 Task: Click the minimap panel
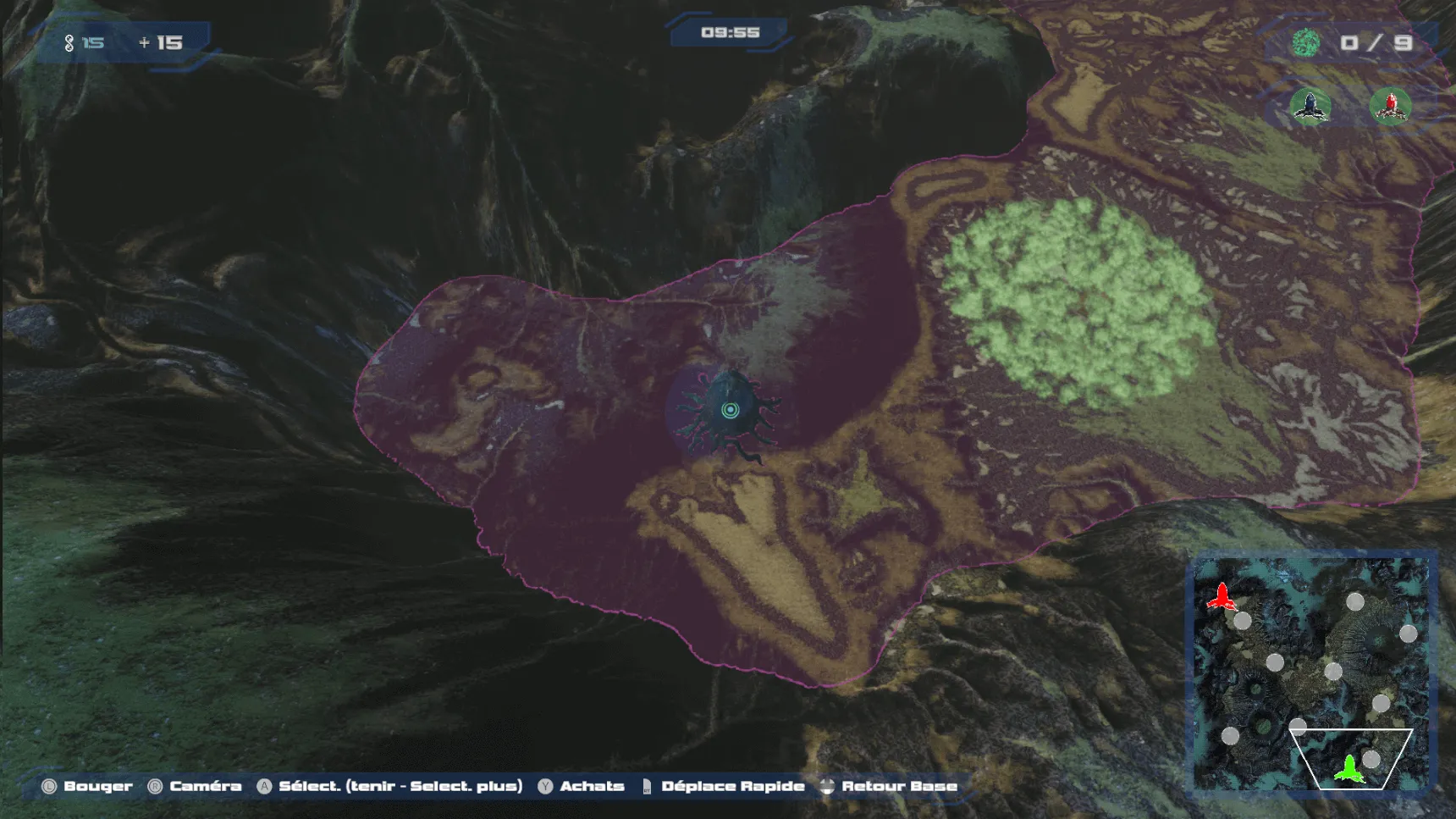click(1310, 673)
